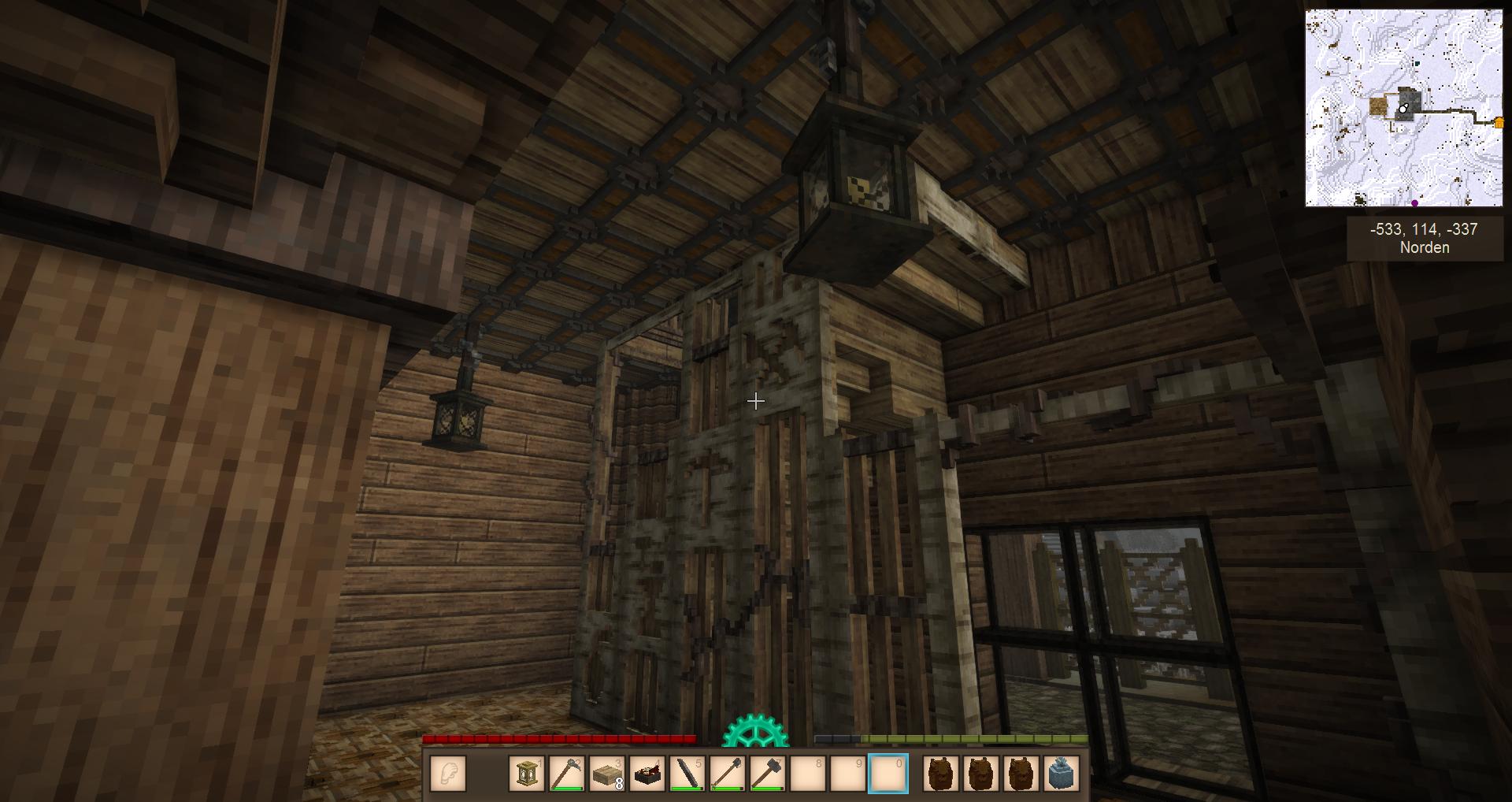Choose the pickaxe hotbar slot
Image resolution: width=1512 pixels, height=802 pixels.
point(567,773)
